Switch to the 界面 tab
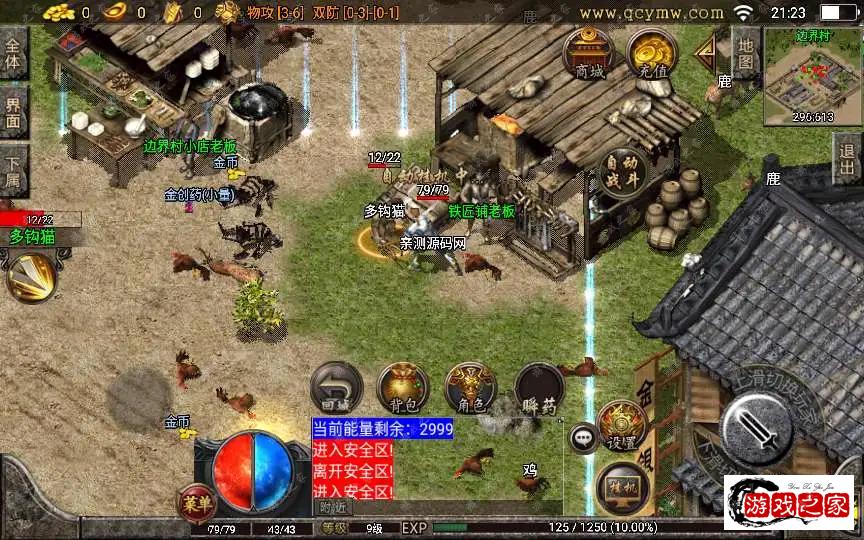 click(x=14, y=112)
